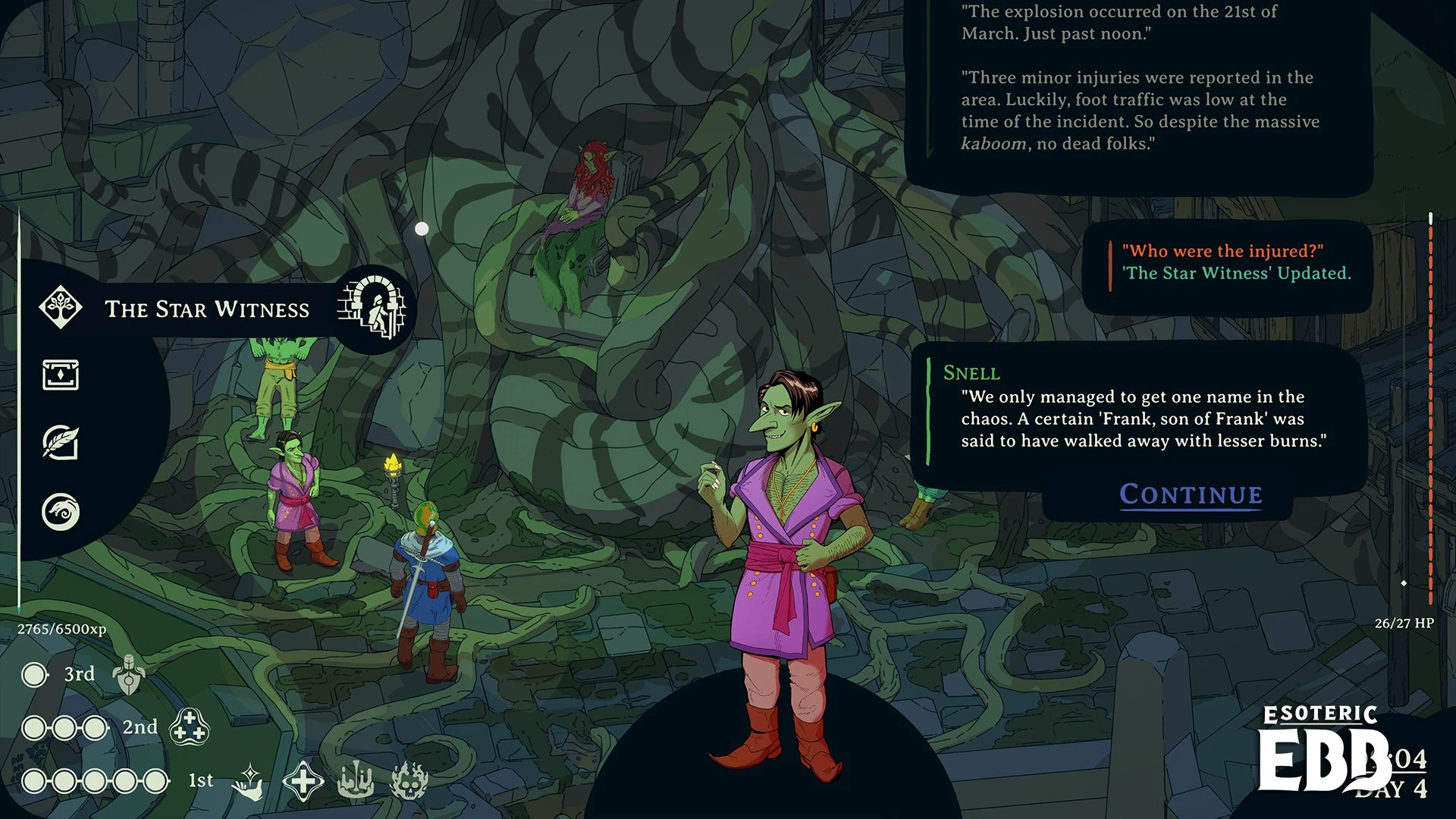Image resolution: width=1456 pixels, height=819 pixels.
Task: Cast the 1st-level single-cross healing spell
Action: [303, 781]
